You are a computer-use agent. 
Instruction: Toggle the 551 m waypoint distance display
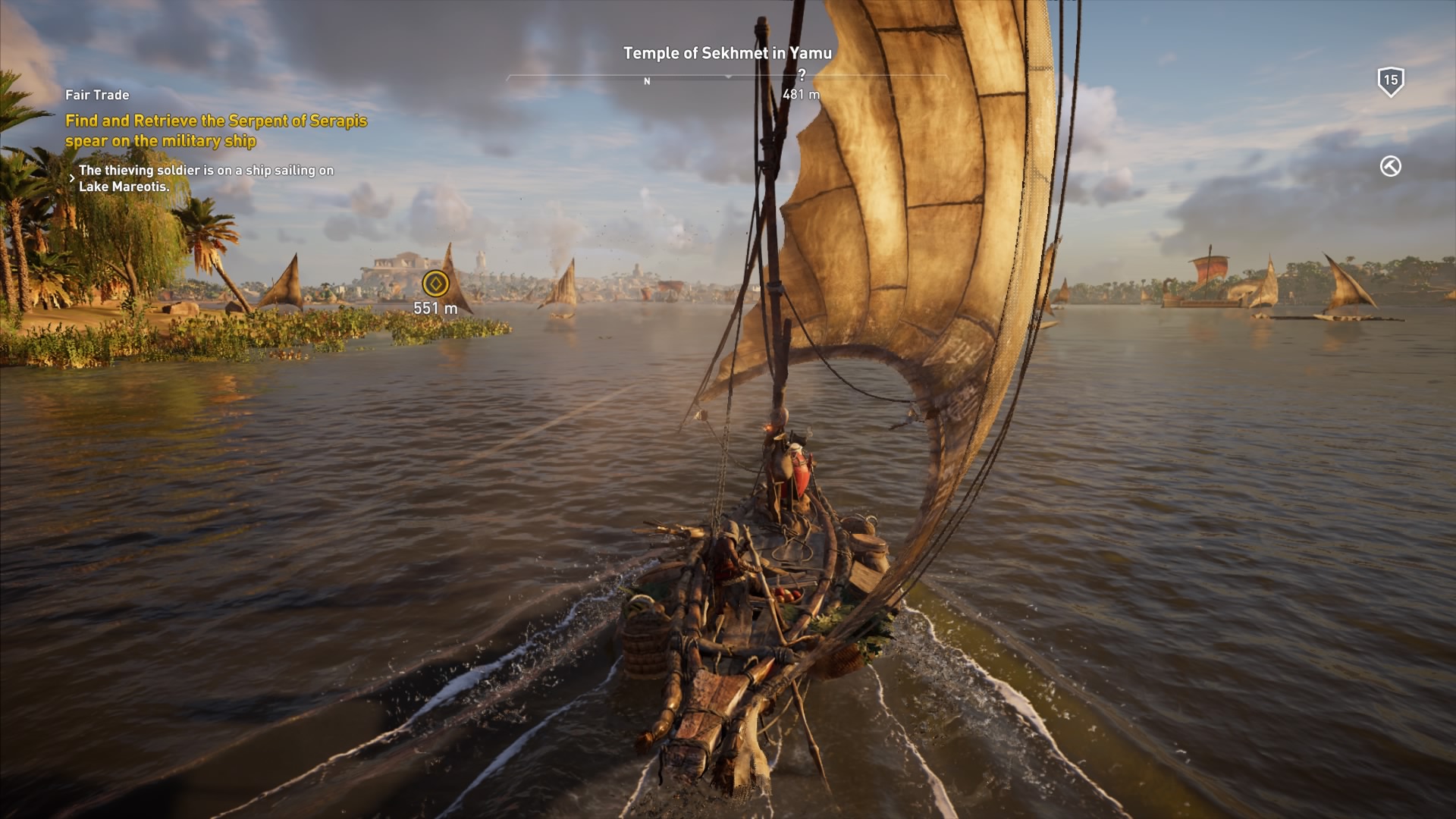tap(435, 308)
